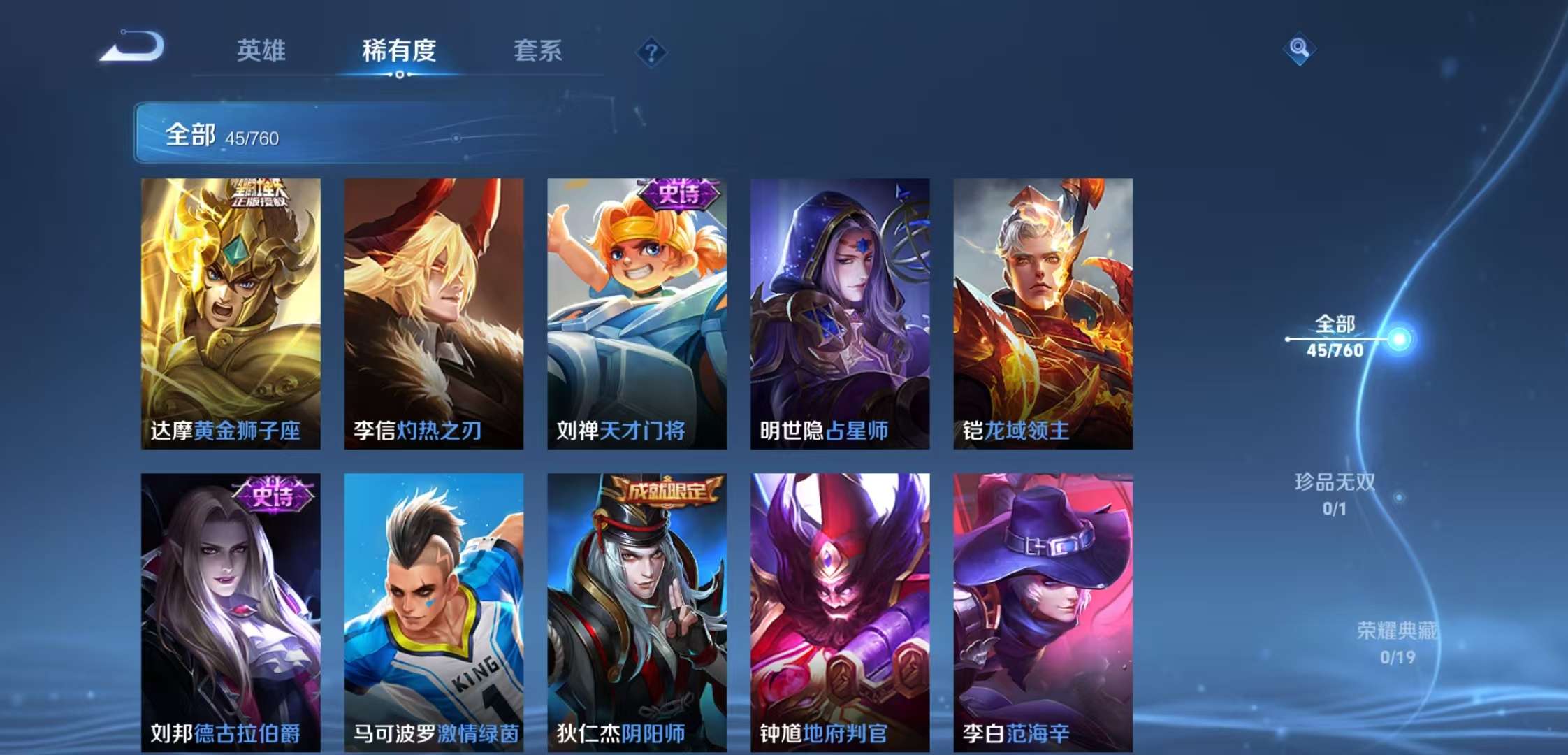The image size is (1568, 755).
Task: Open the help question mark icon
Action: point(651,50)
